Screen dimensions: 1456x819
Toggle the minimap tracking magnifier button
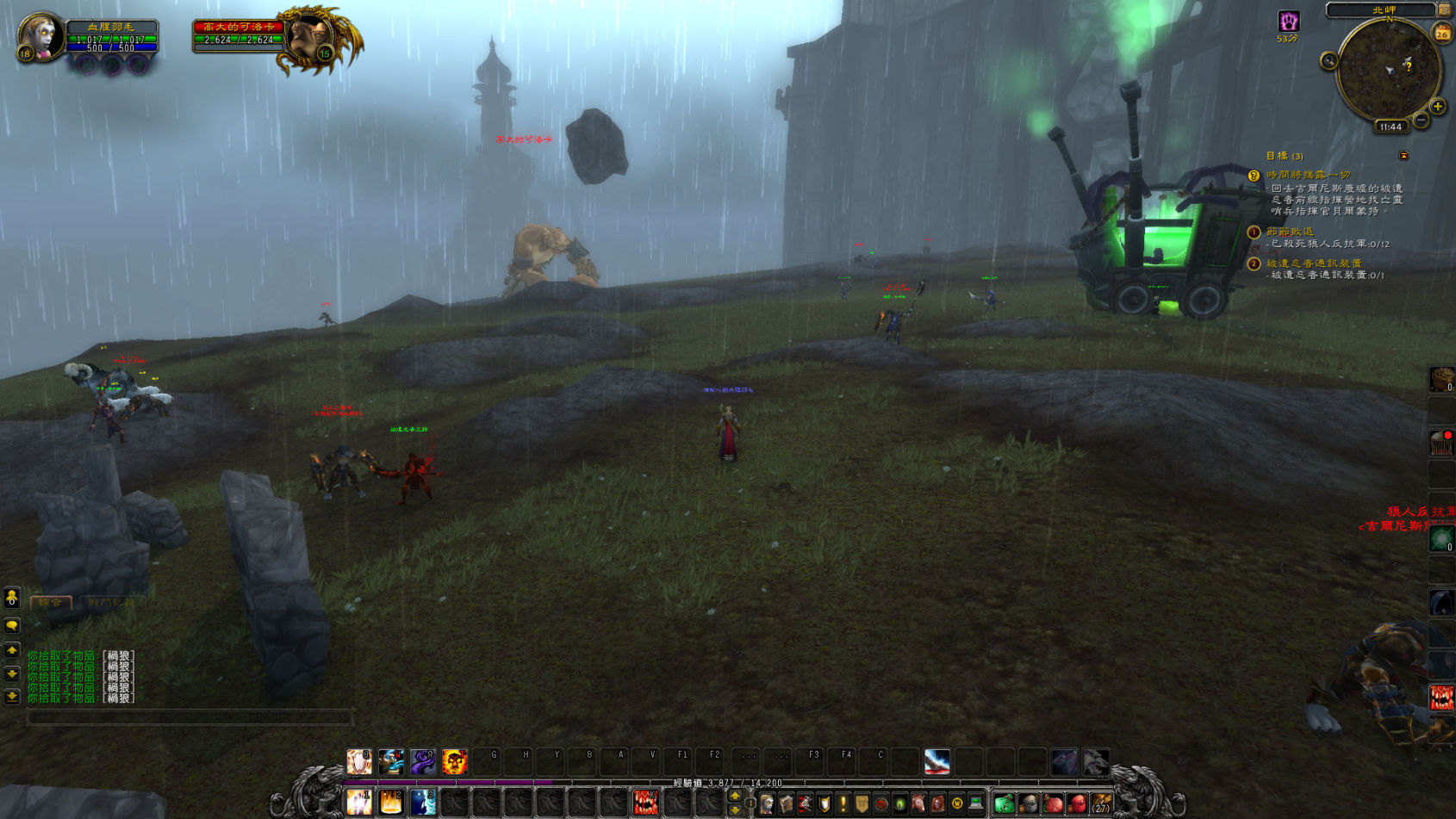(x=1328, y=60)
